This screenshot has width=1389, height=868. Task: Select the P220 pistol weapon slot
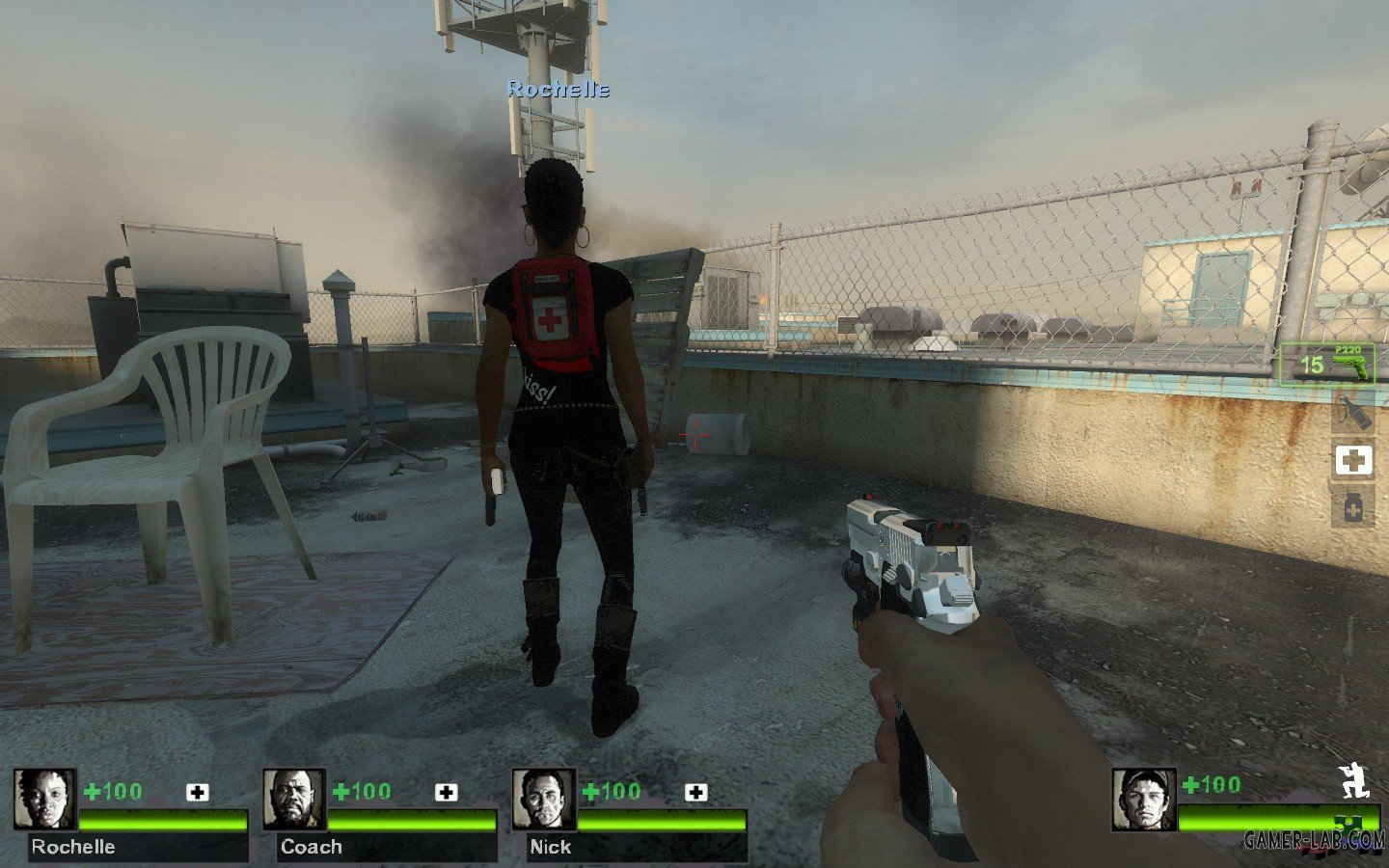pos(1326,364)
